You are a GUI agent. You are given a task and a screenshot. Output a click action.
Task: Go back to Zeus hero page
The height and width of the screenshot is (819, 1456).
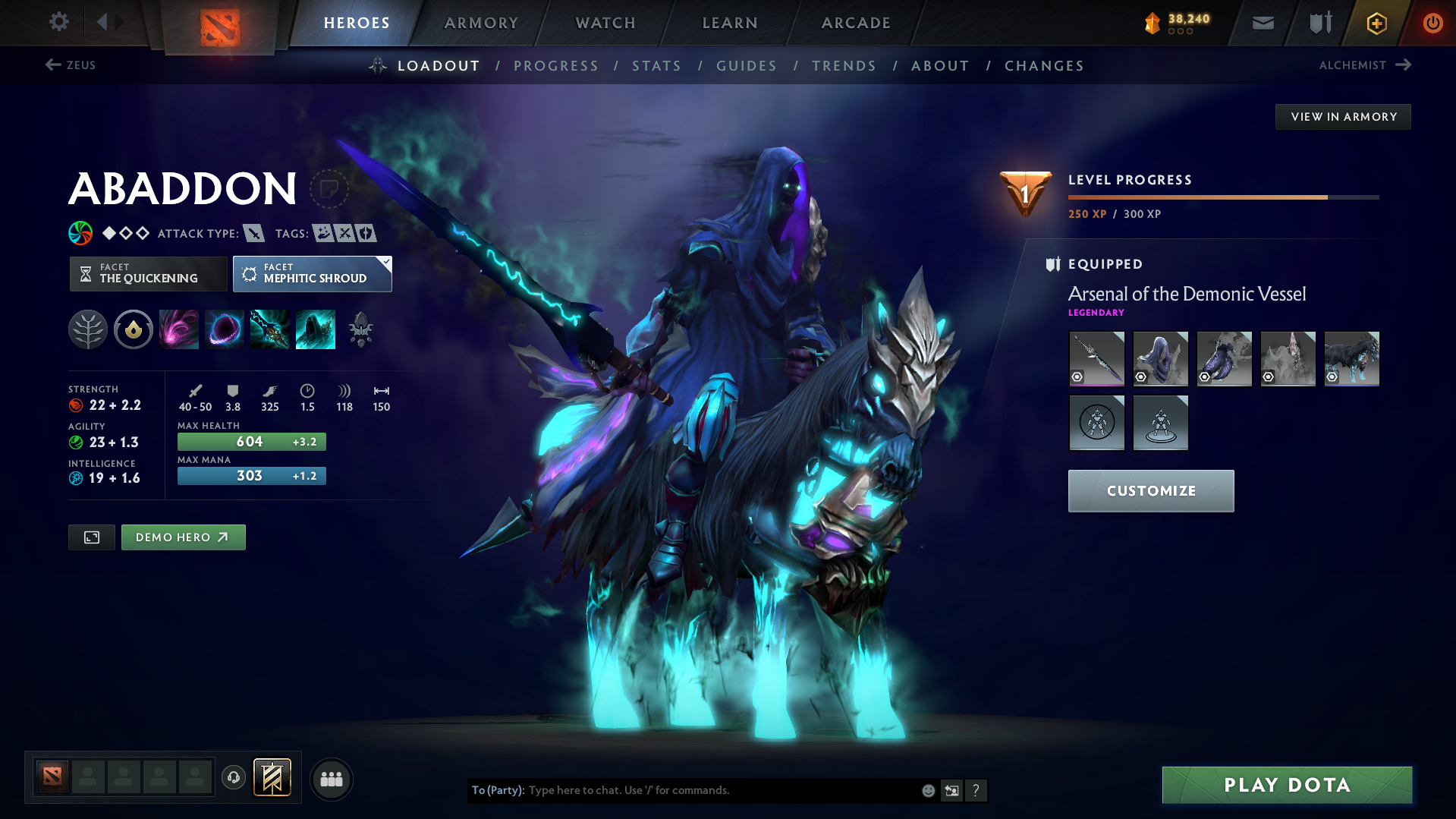[72, 65]
